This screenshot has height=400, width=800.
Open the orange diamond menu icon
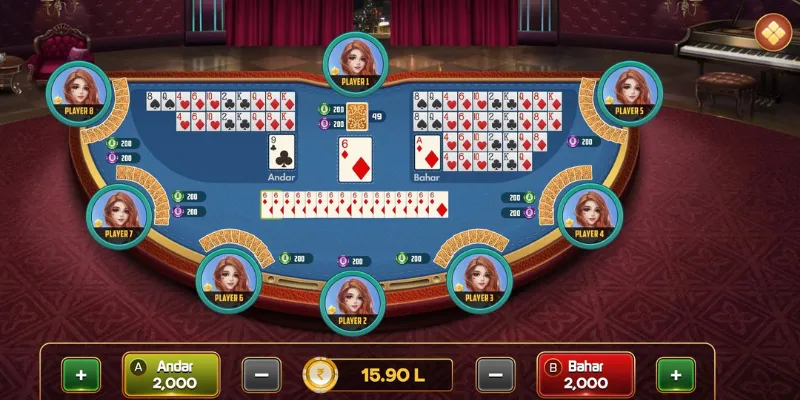(x=772, y=32)
